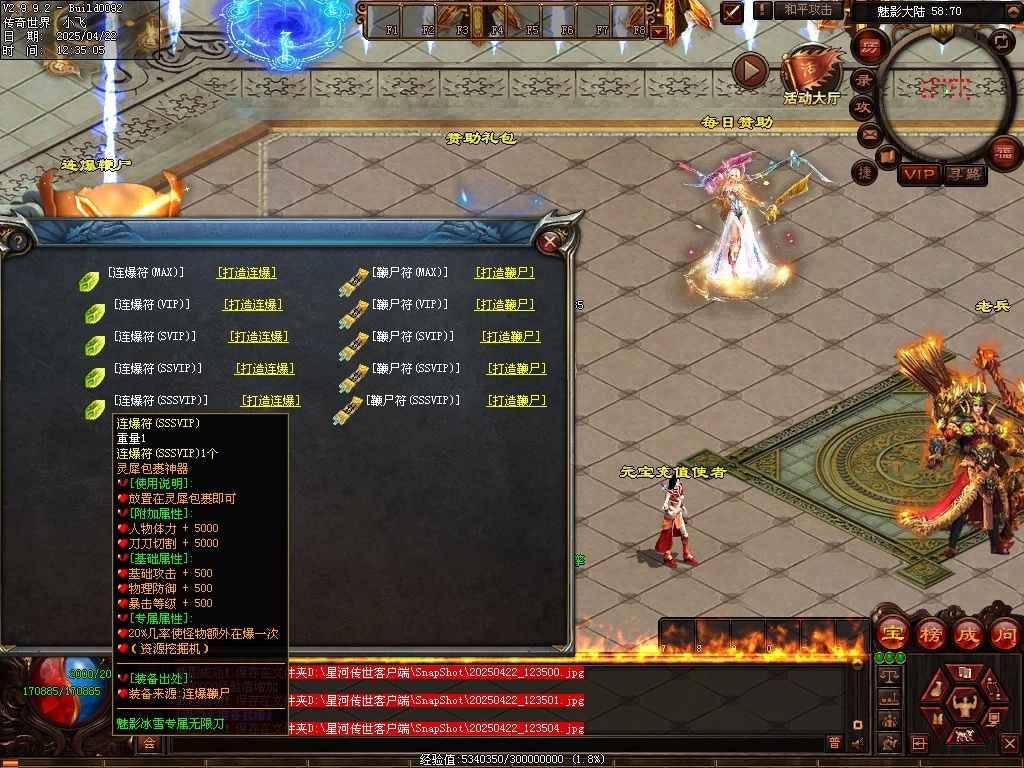The image size is (1024, 768).
Task: Open the VIP panel
Action: tap(918, 174)
